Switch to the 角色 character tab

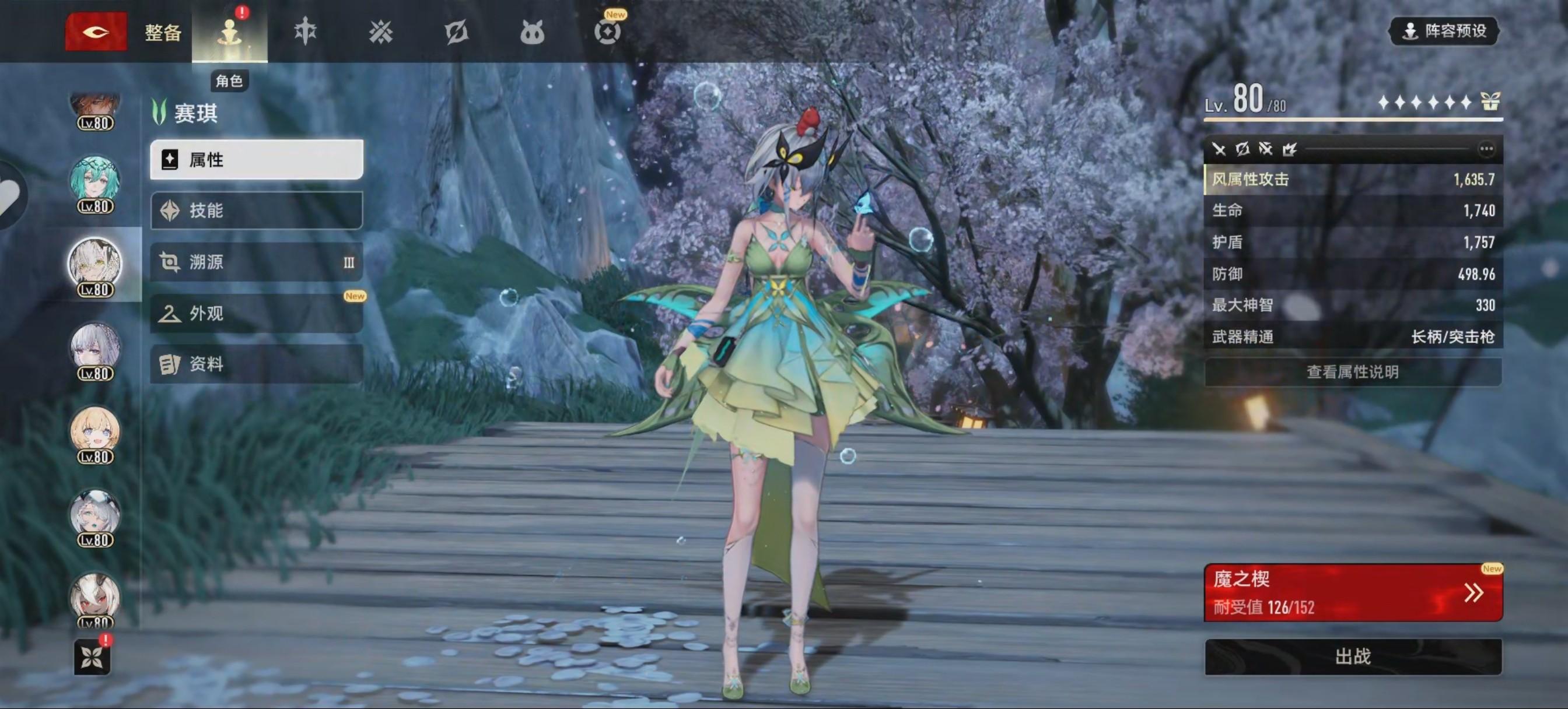click(x=229, y=32)
